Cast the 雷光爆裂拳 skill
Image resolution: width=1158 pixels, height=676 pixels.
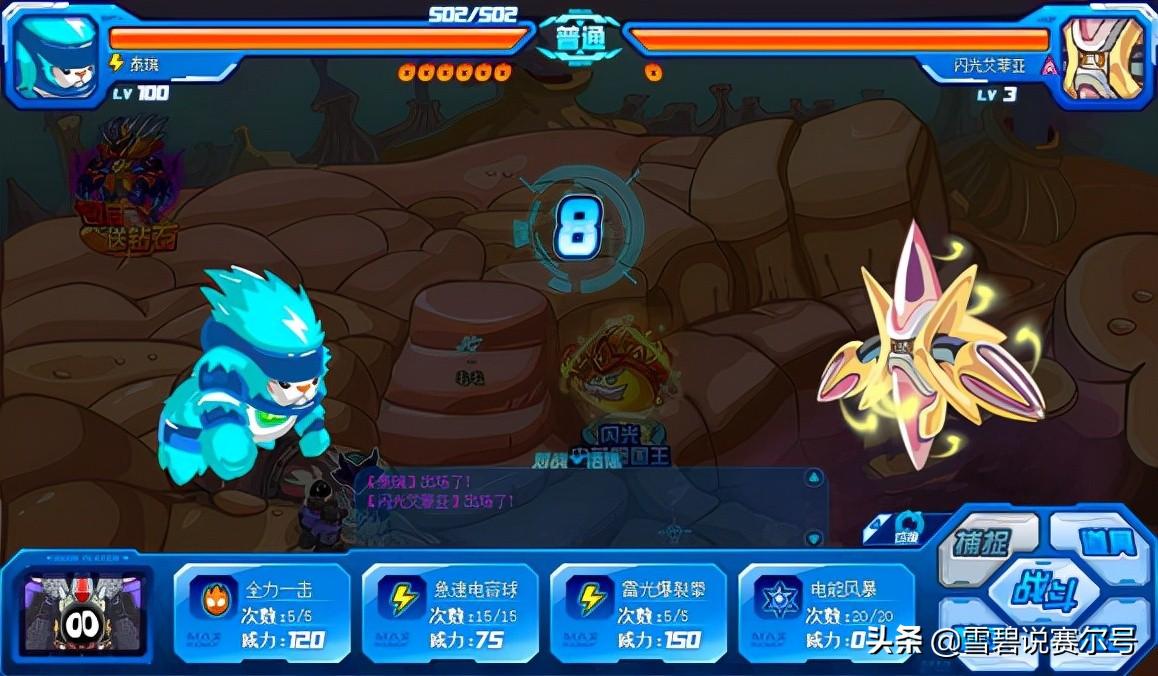click(638, 612)
